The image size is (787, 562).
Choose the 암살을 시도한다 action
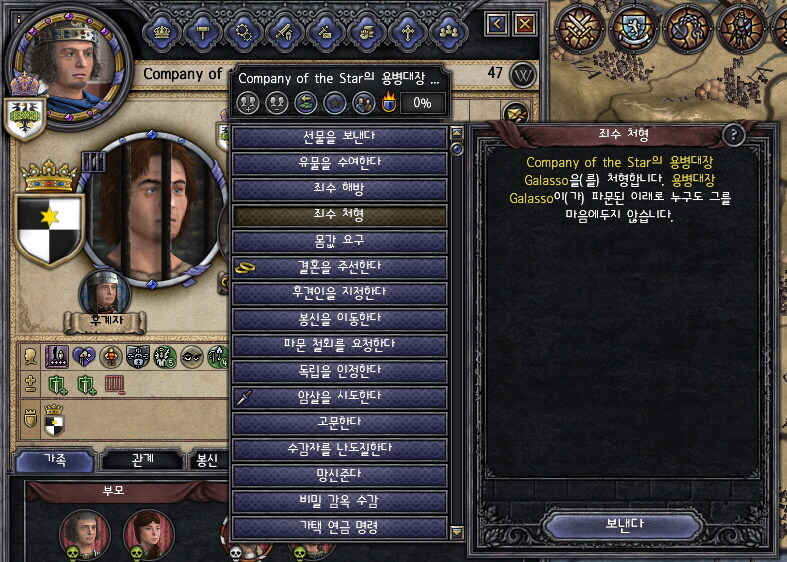click(x=339, y=397)
